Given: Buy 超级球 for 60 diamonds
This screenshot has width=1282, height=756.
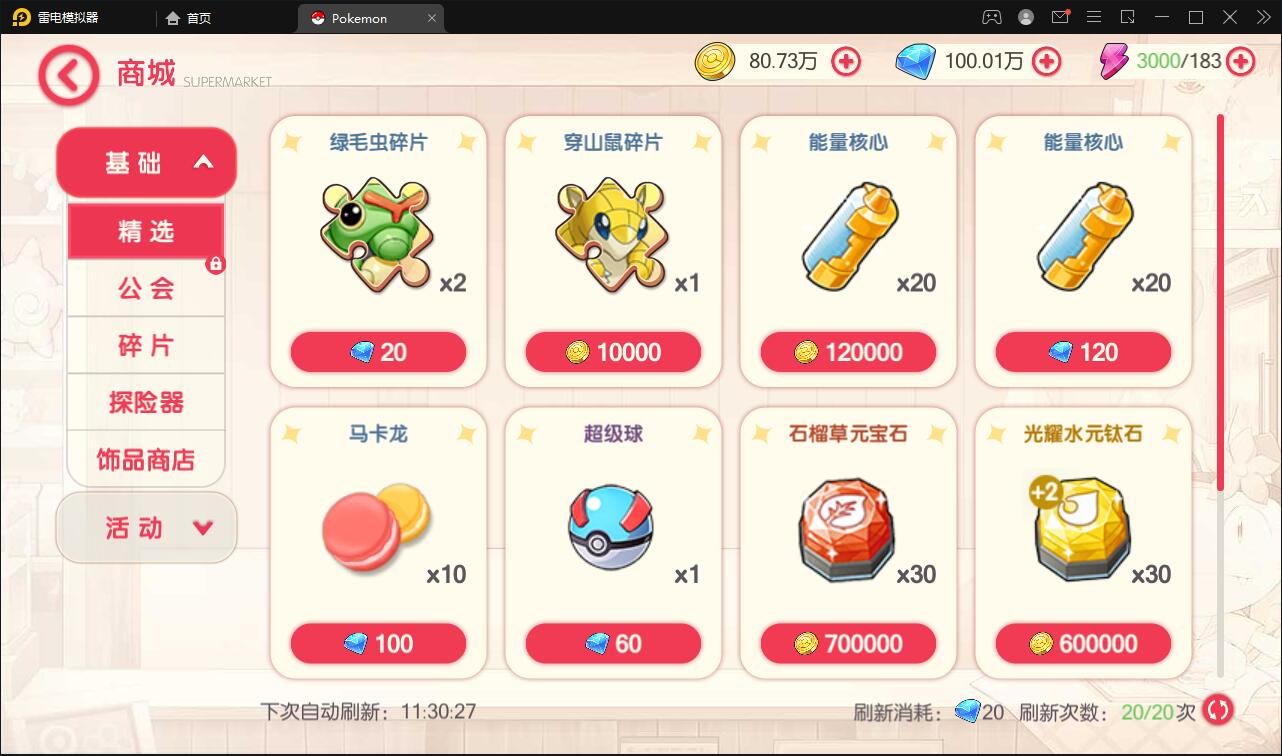Looking at the screenshot, I should pos(613,643).
